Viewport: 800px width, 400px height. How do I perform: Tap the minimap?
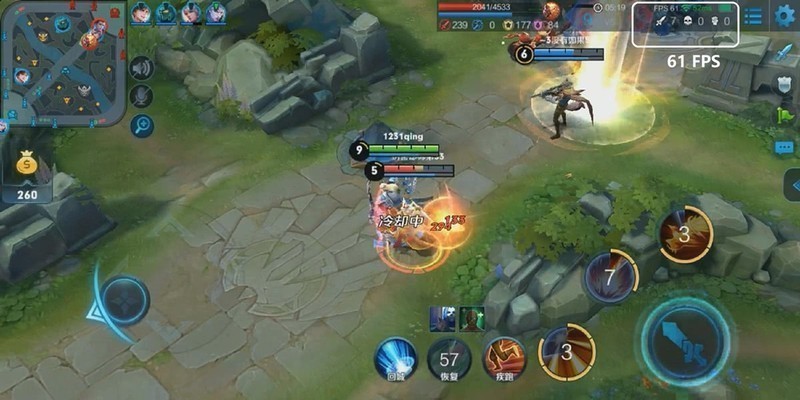[x=63, y=62]
